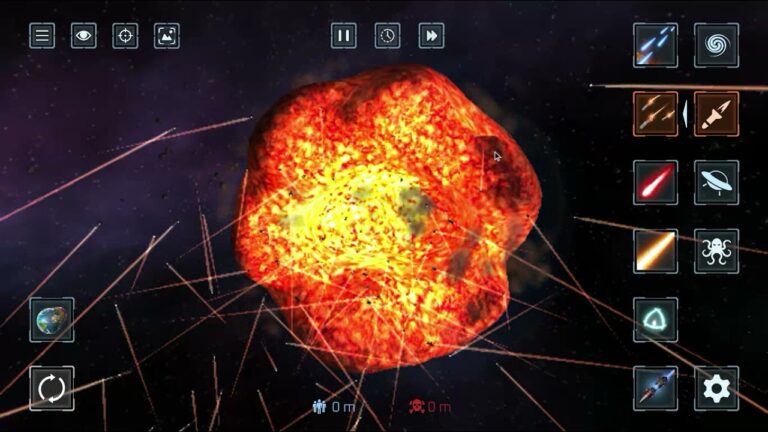
Task: Open settings with the gear icon
Action: pos(716,388)
